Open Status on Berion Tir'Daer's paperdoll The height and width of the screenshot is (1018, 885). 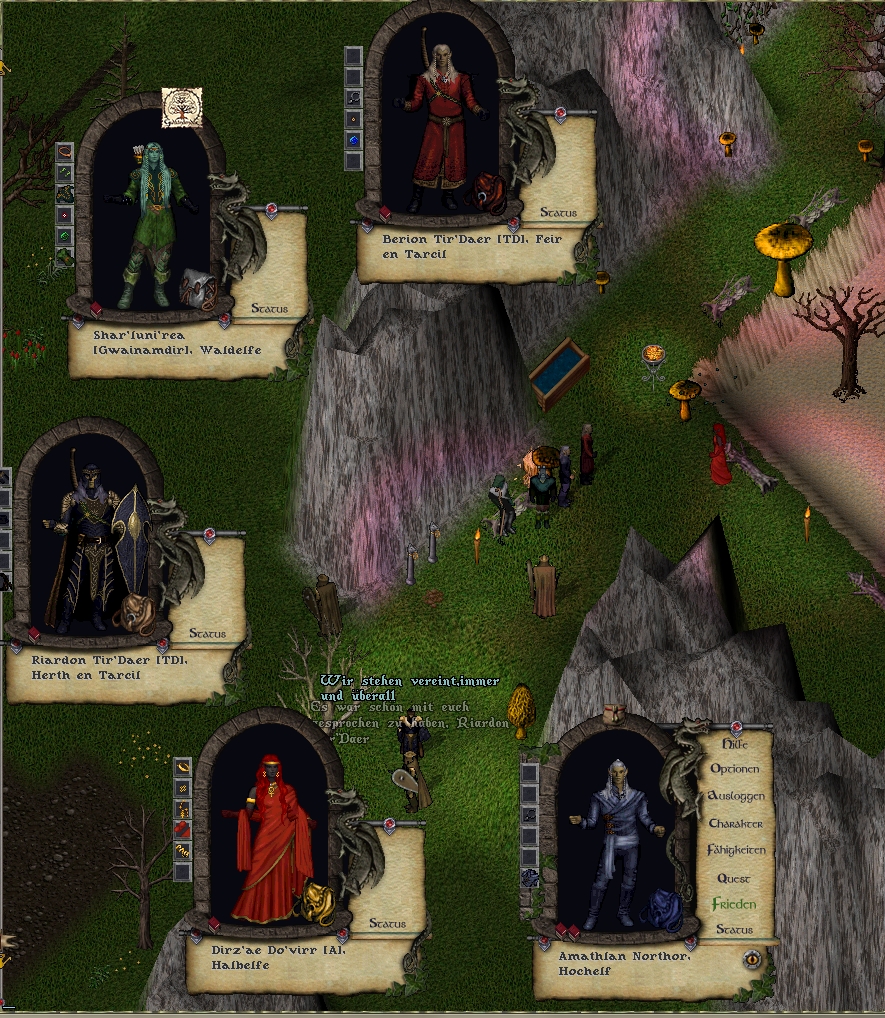pos(559,212)
